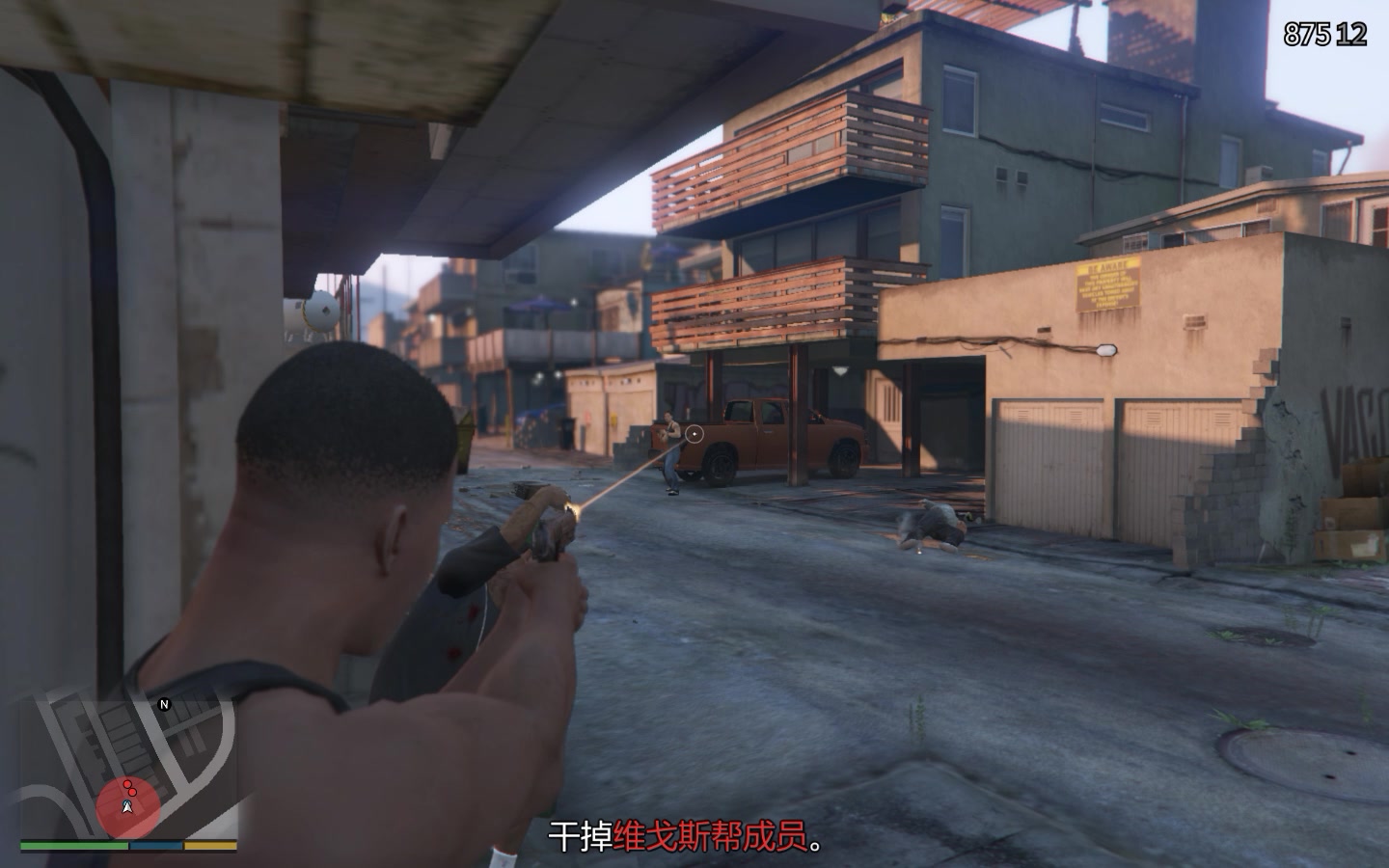Click the upper red enemy blip on minimap
This screenshot has width=1389, height=868.
[x=127, y=783]
